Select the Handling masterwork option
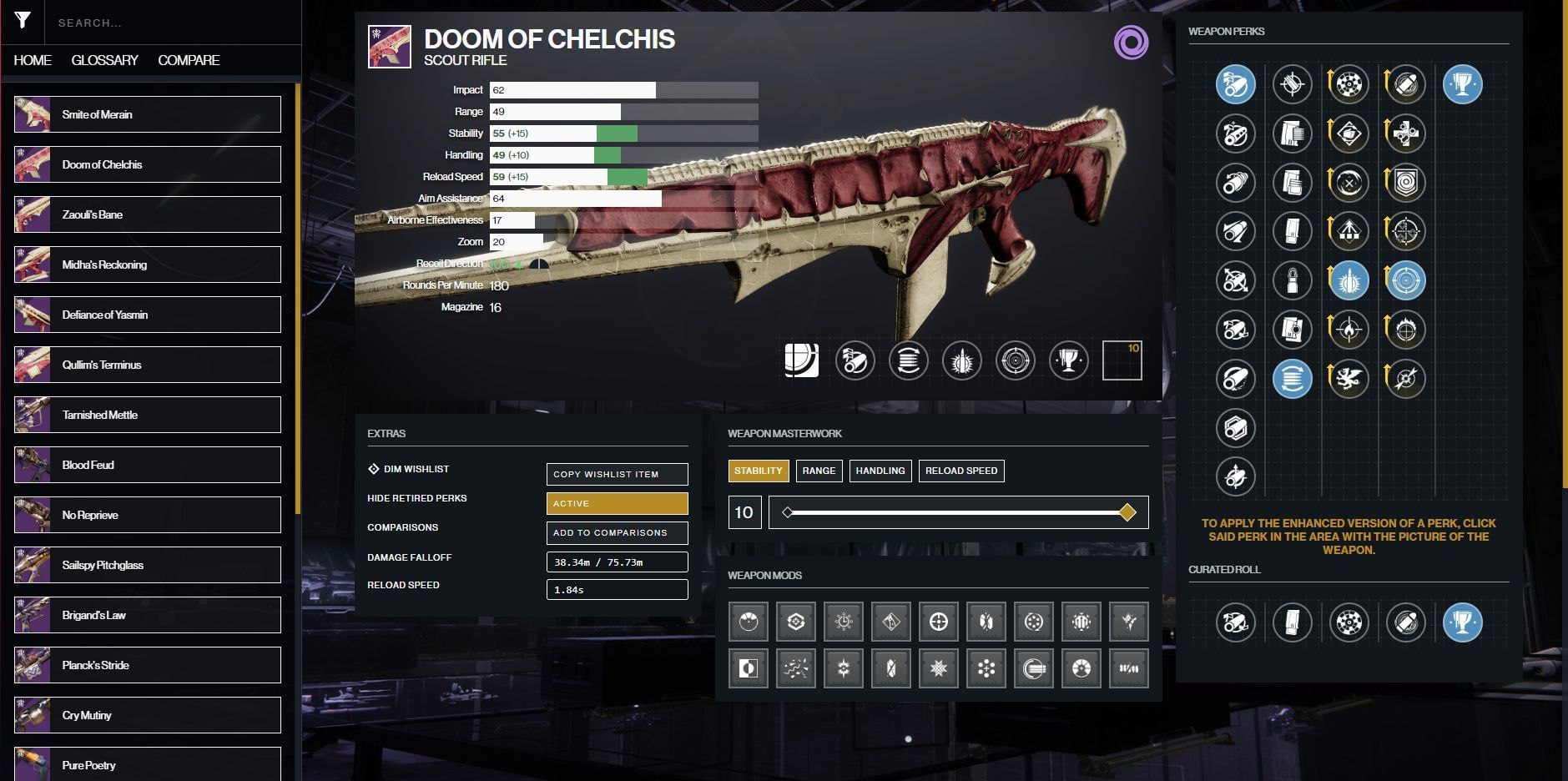The image size is (1568, 781). coord(881,471)
